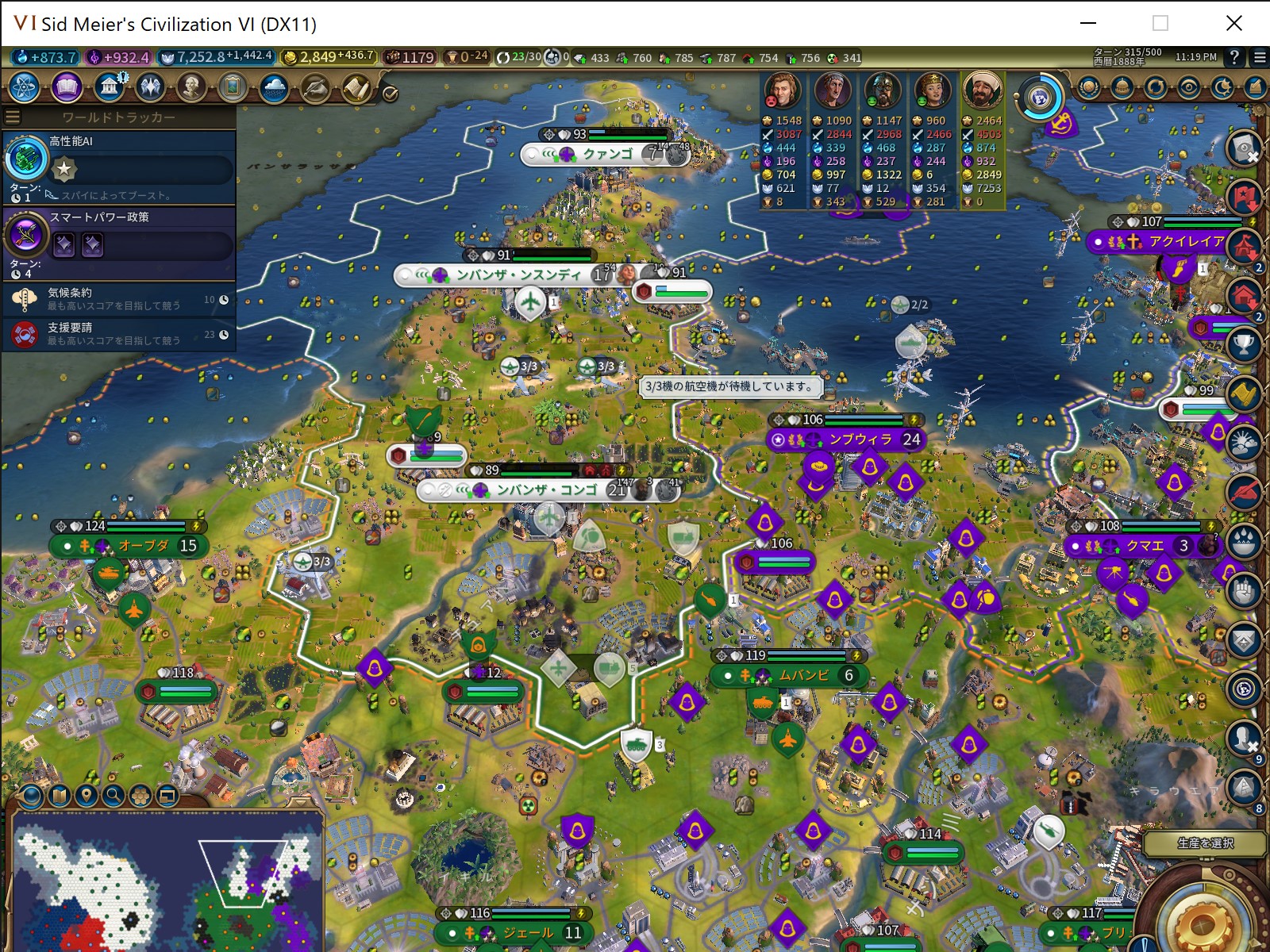Open the 支援要請 emergency entry
The image size is (1270, 952).
[119, 334]
